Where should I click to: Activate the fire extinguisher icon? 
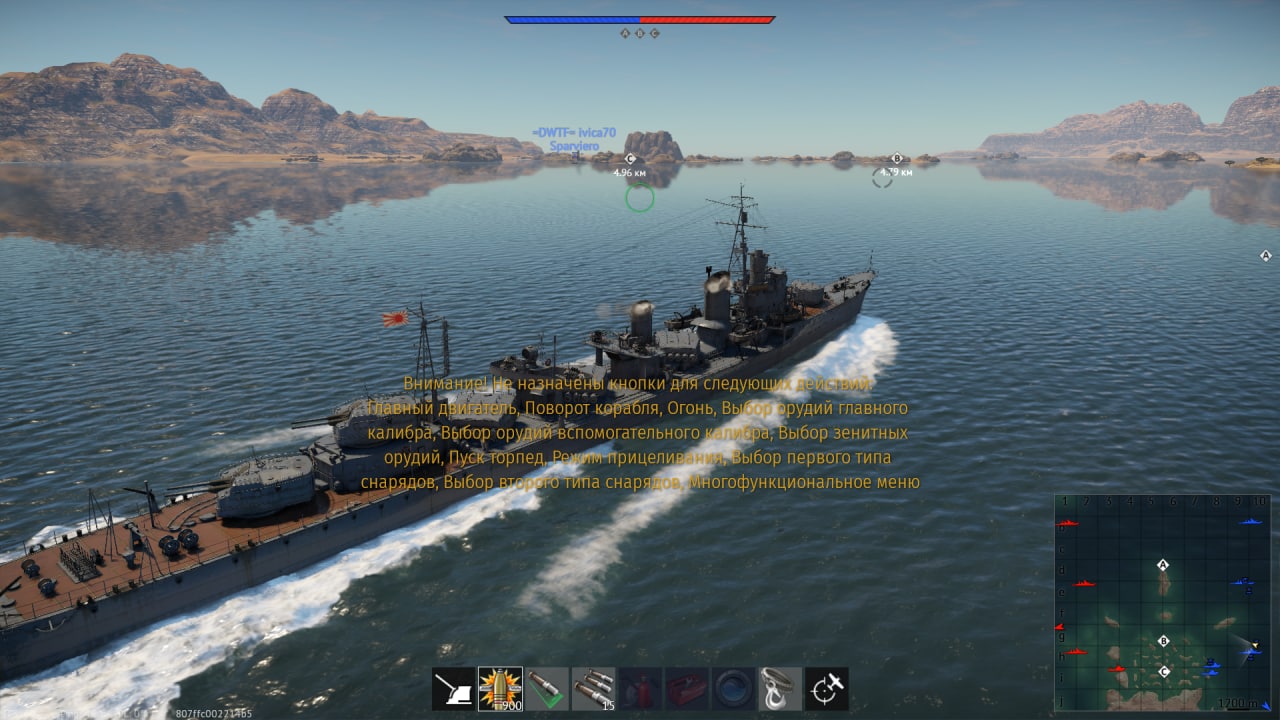point(640,689)
